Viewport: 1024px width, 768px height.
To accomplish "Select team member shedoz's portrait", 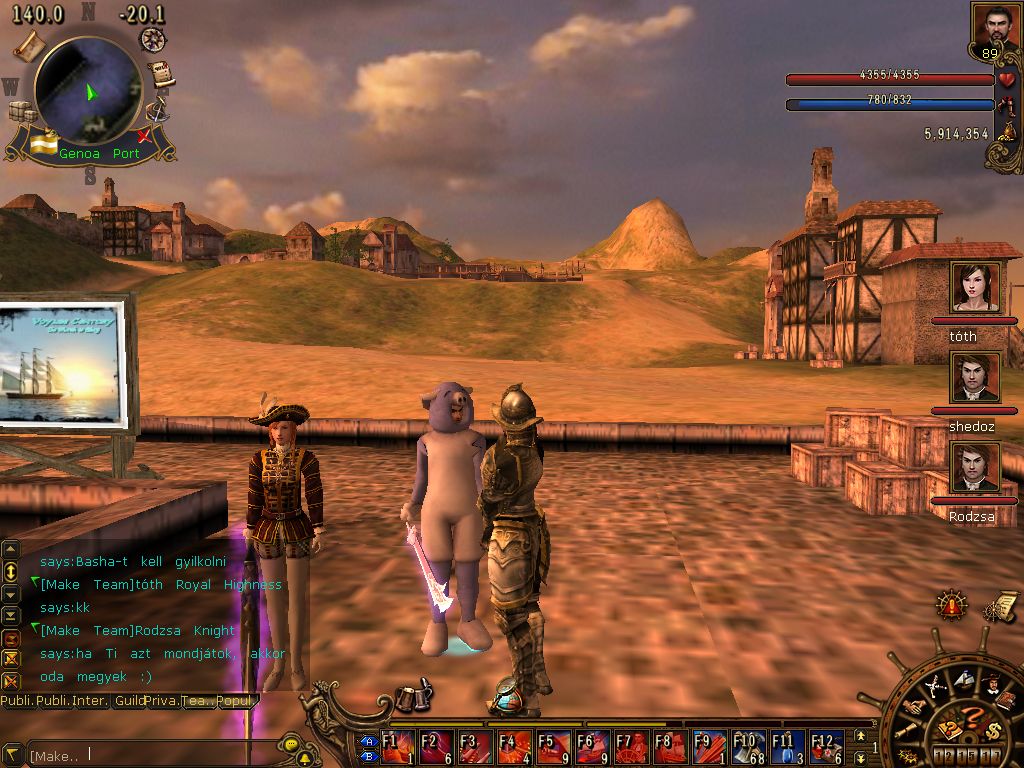I will coord(975,378).
